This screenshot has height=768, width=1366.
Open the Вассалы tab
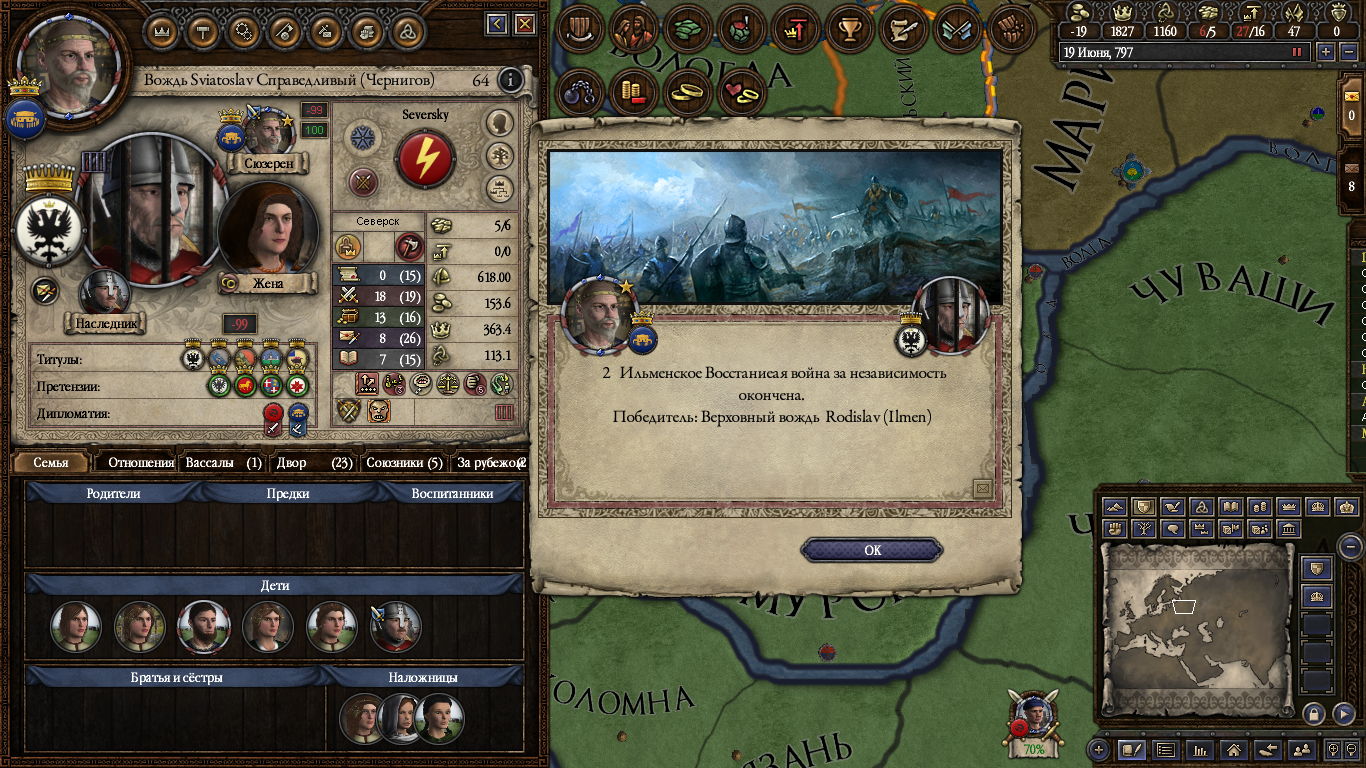pos(223,463)
